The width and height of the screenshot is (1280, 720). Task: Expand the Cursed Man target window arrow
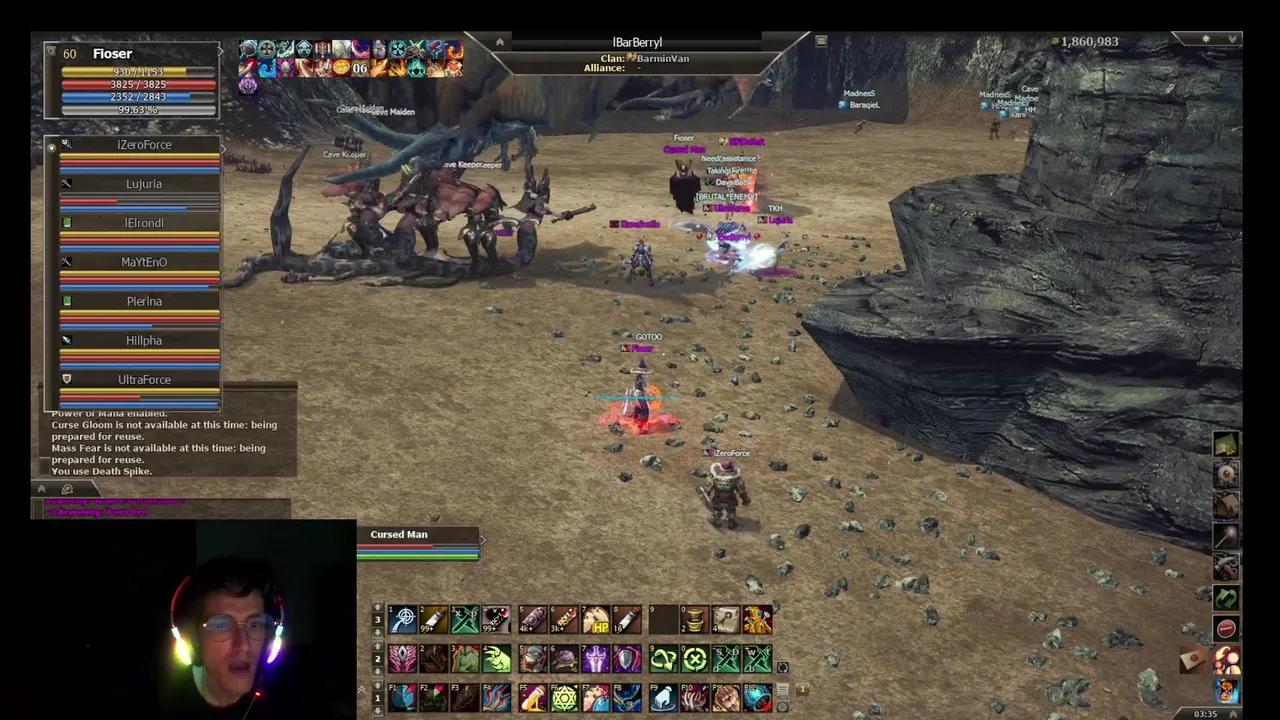482,538
